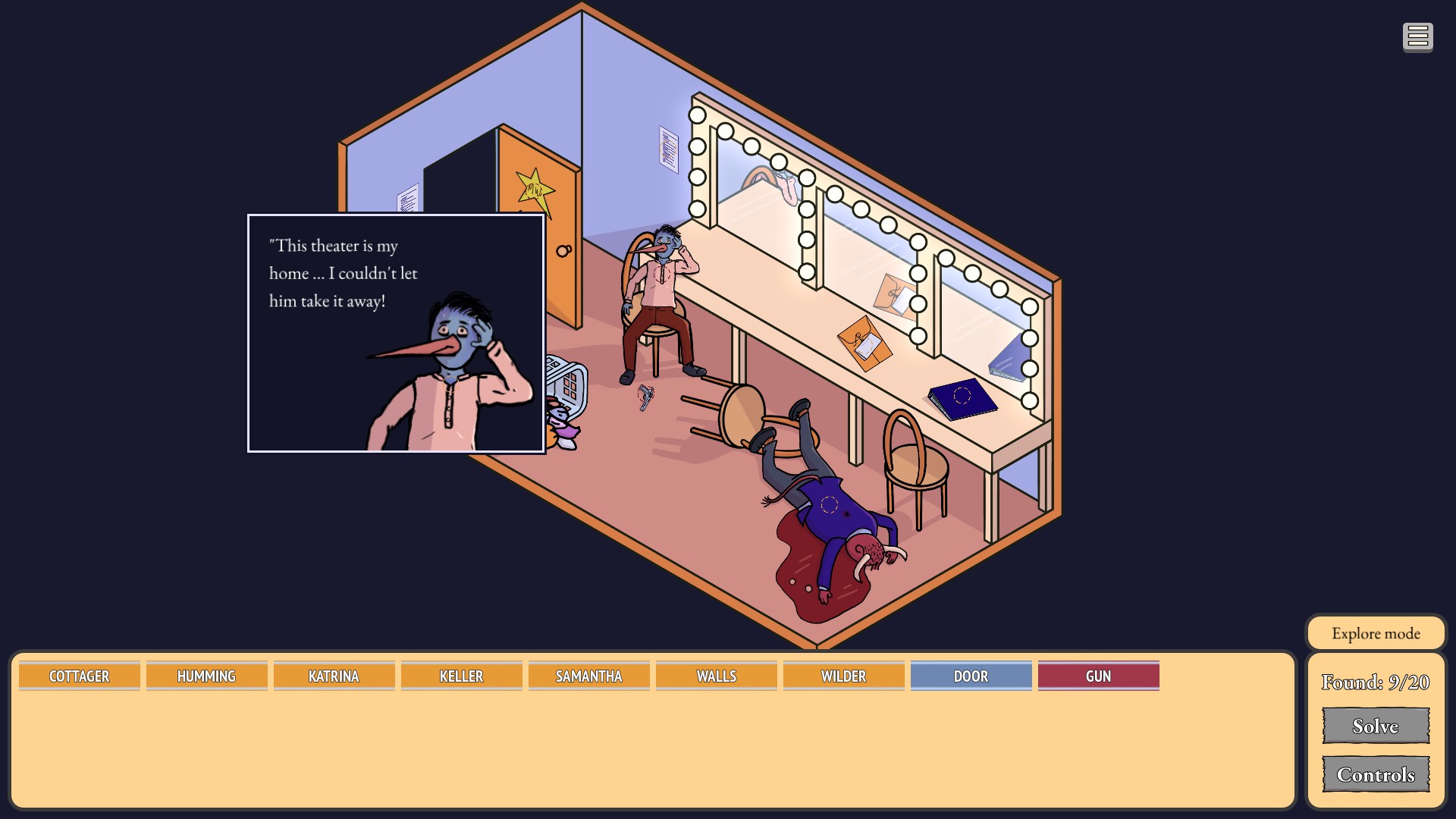Open the Solve screen
This screenshot has height=819, width=1456.
click(x=1376, y=726)
